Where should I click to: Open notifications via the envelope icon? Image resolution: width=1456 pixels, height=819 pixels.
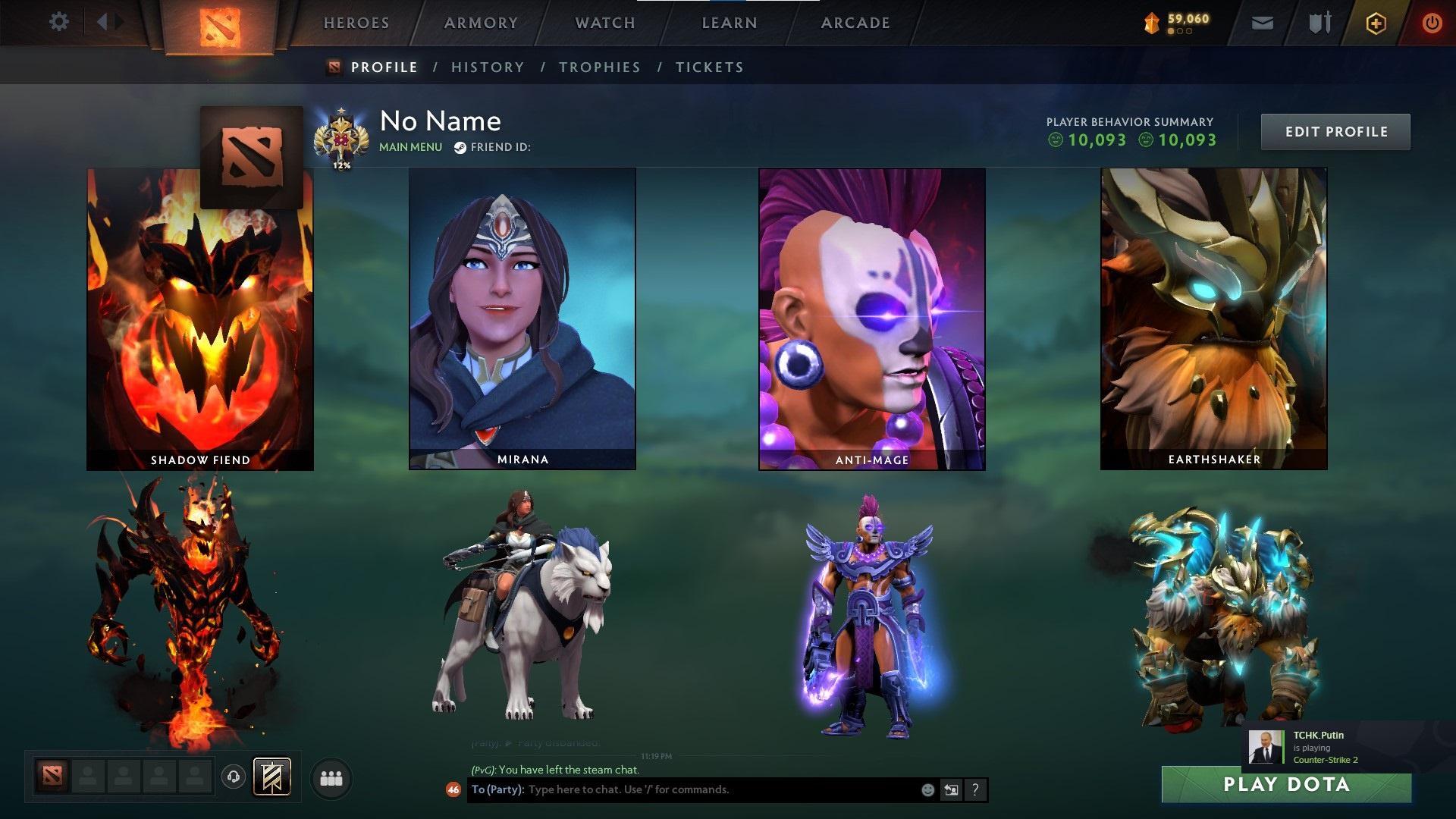point(1263,23)
